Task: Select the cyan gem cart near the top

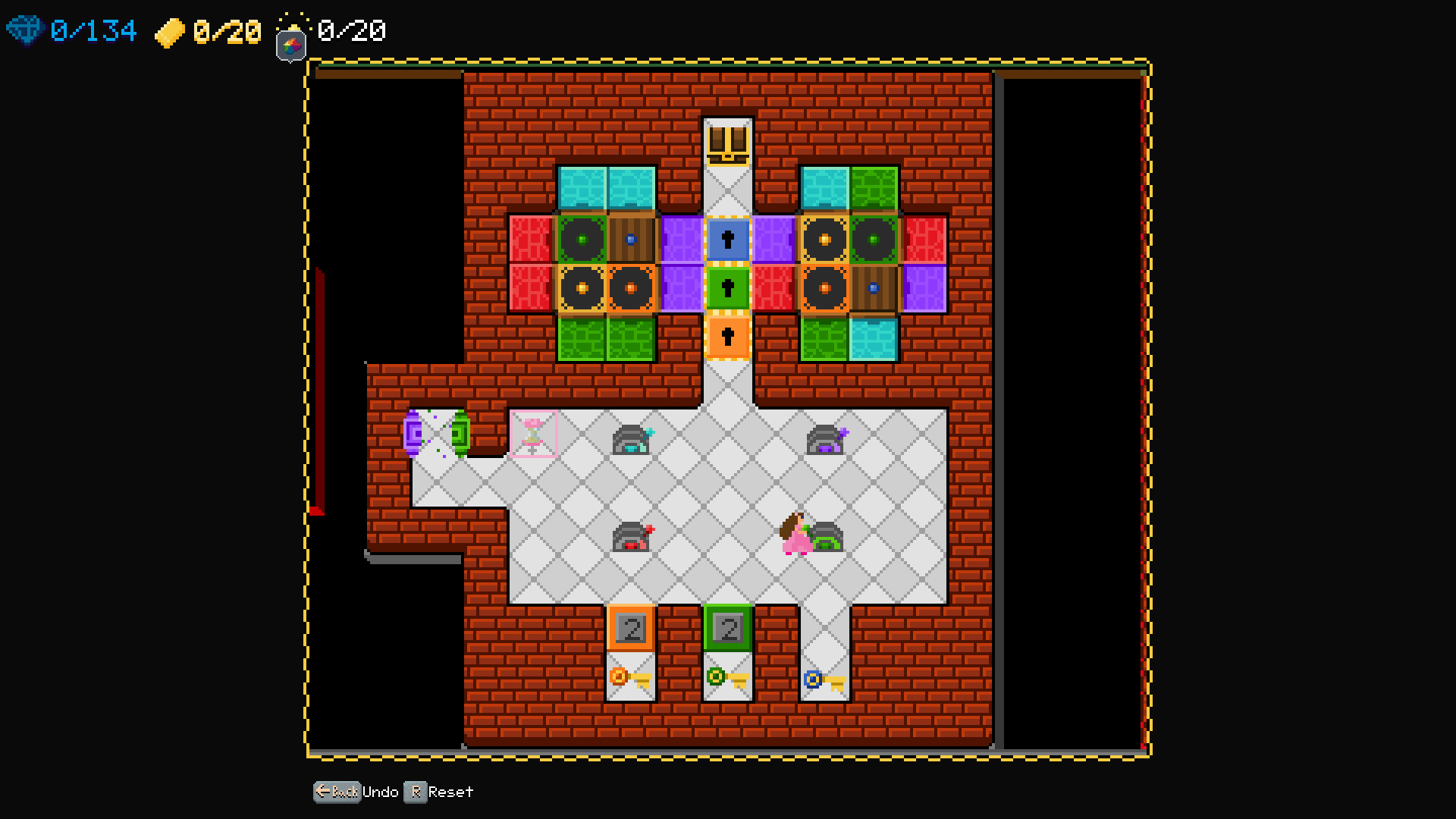Action: 631,440
